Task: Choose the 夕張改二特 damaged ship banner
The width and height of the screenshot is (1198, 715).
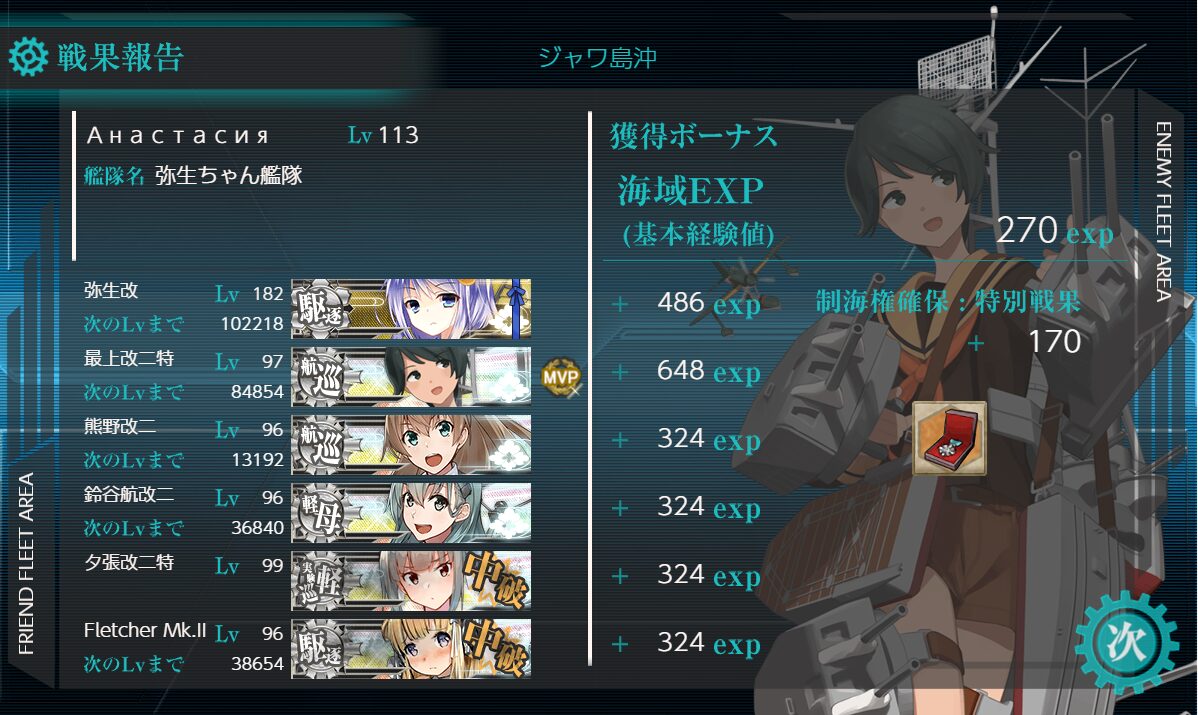Action: [x=411, y=580]
